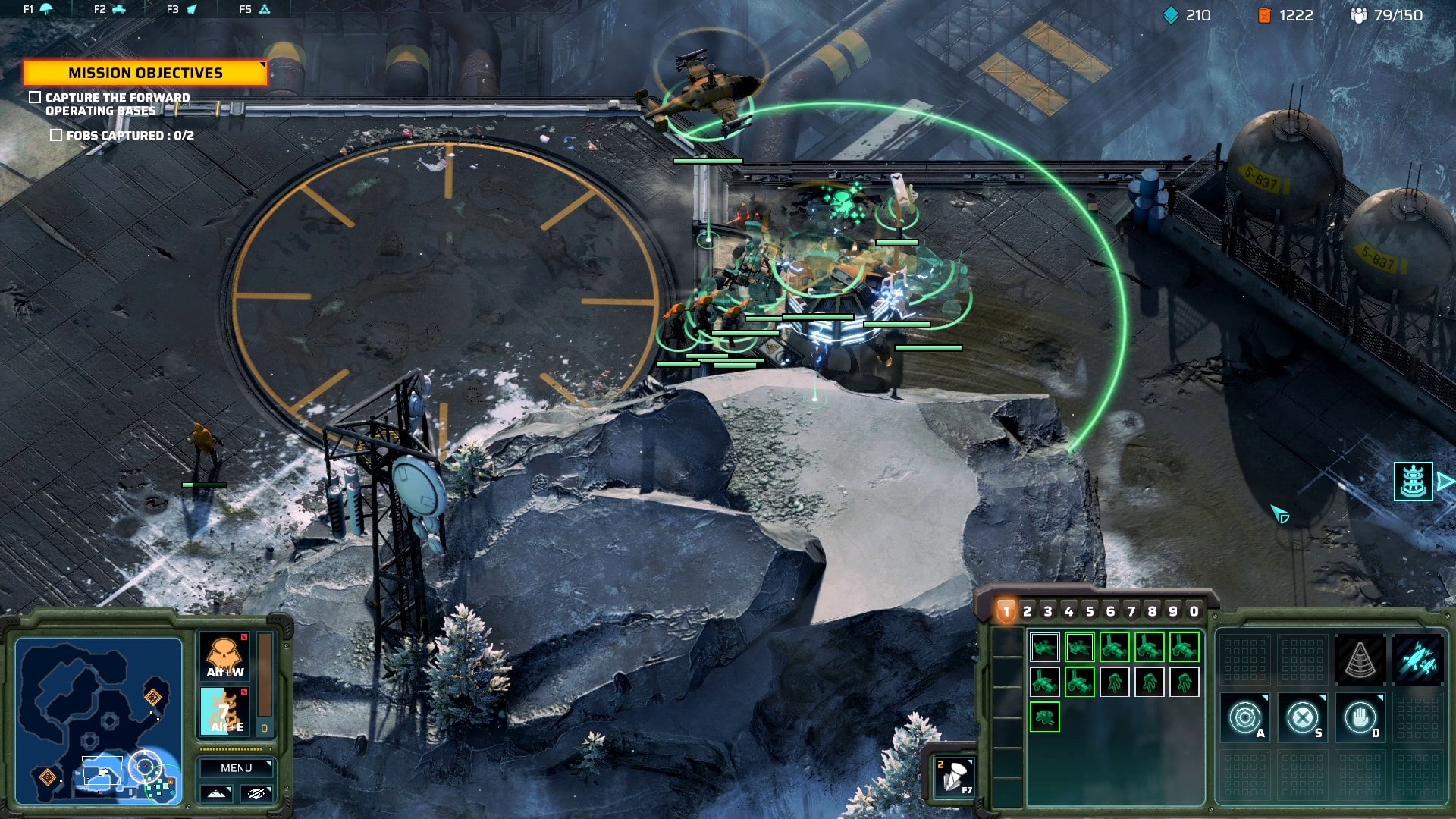Toggle the minimap terrain mountain button
The height and width of the screenshot is (819, 1456).
(x=216, y=793)
